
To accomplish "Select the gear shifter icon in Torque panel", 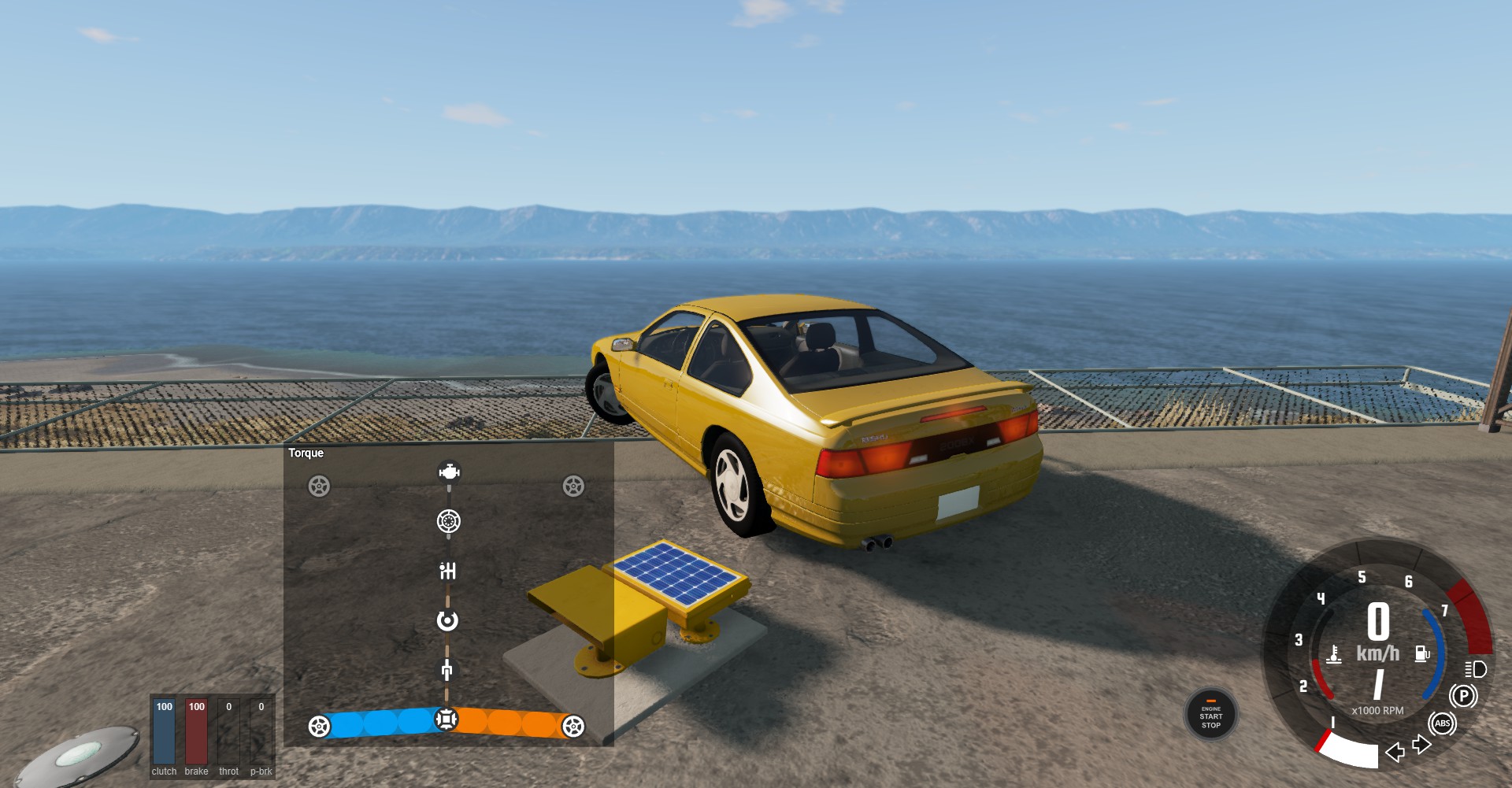I will coord(447,571).
